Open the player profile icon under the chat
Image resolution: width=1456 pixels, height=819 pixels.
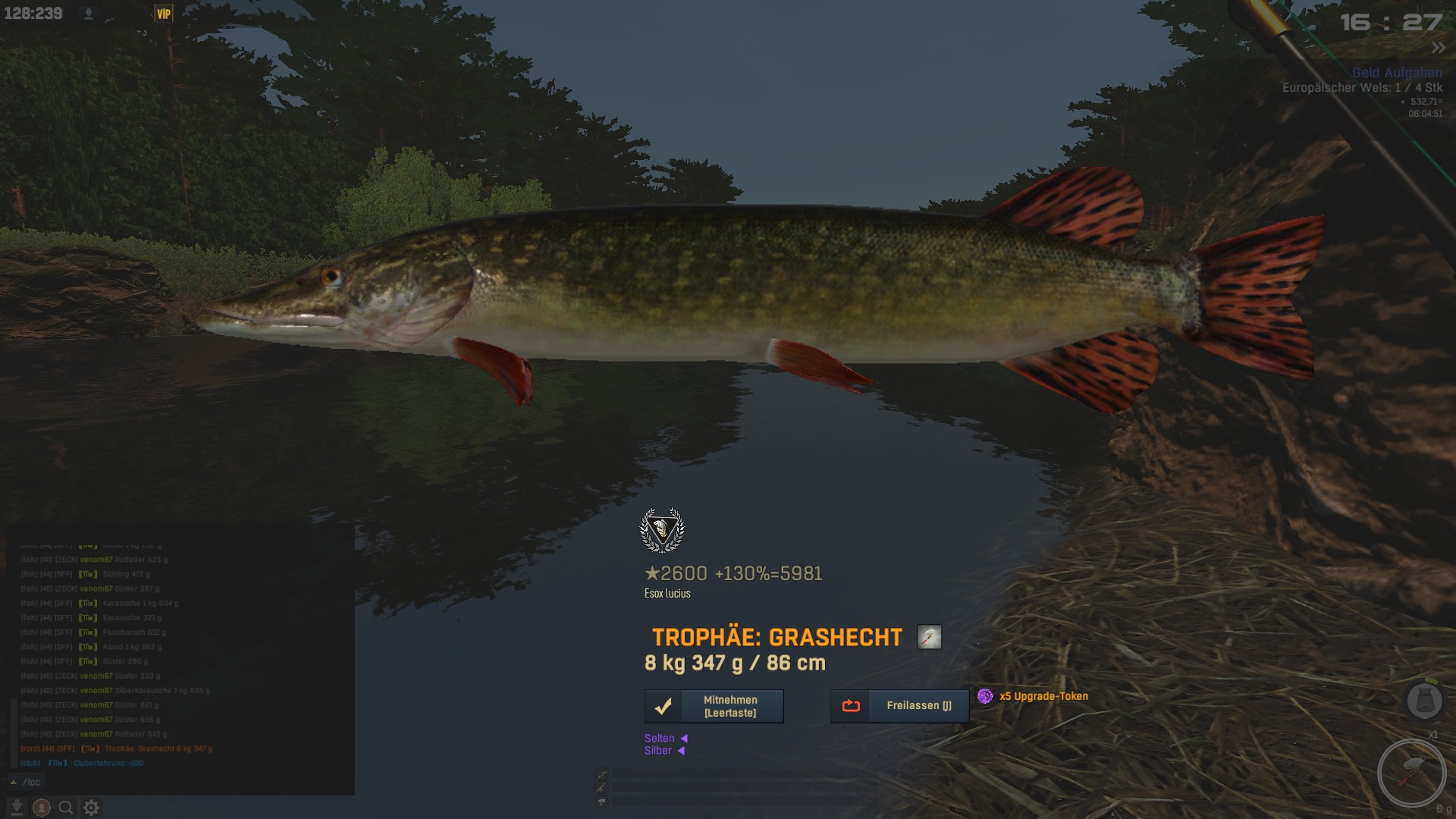tap(42, 808)
